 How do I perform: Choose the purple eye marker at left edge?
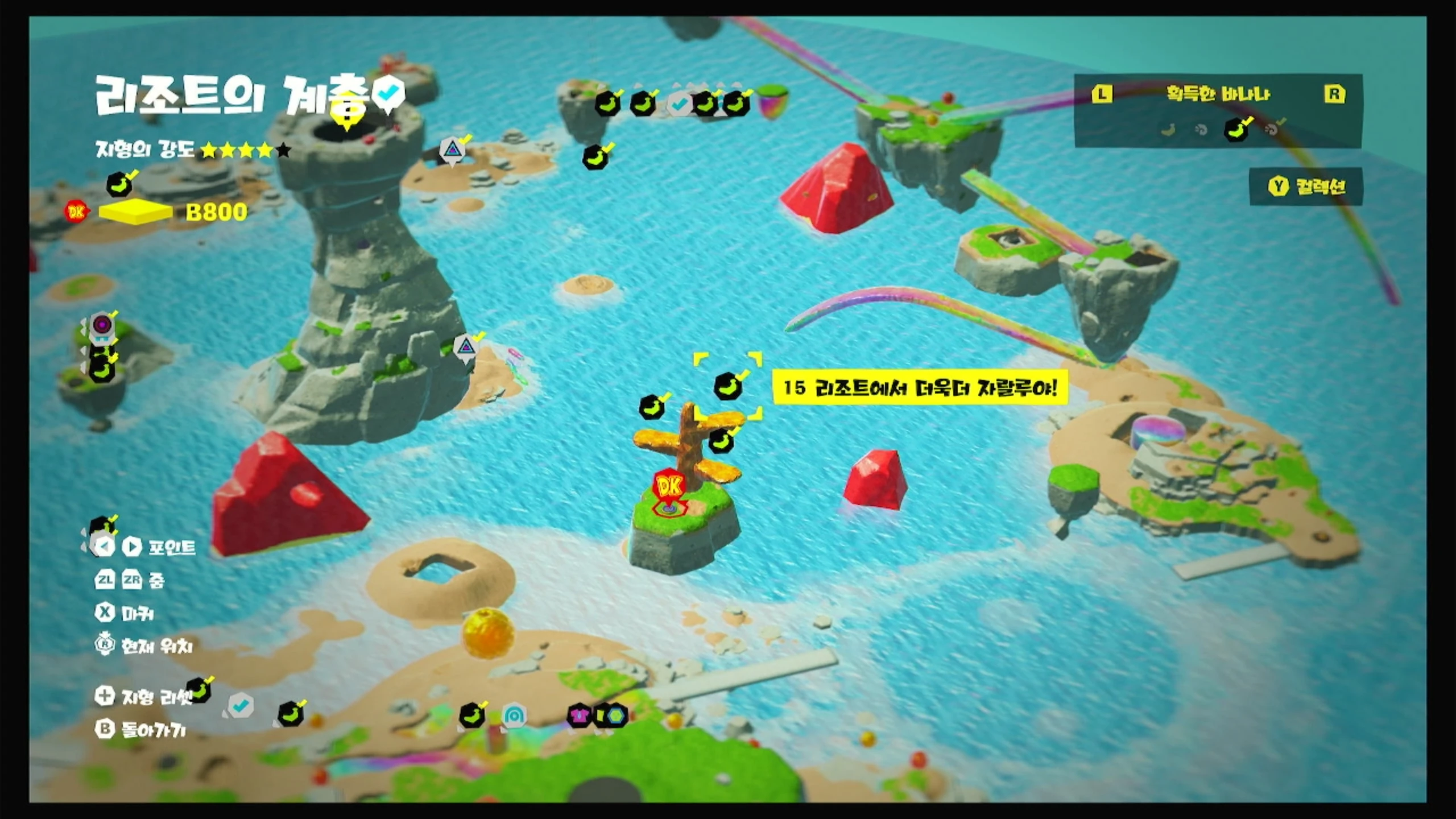(x=102, y=325)
